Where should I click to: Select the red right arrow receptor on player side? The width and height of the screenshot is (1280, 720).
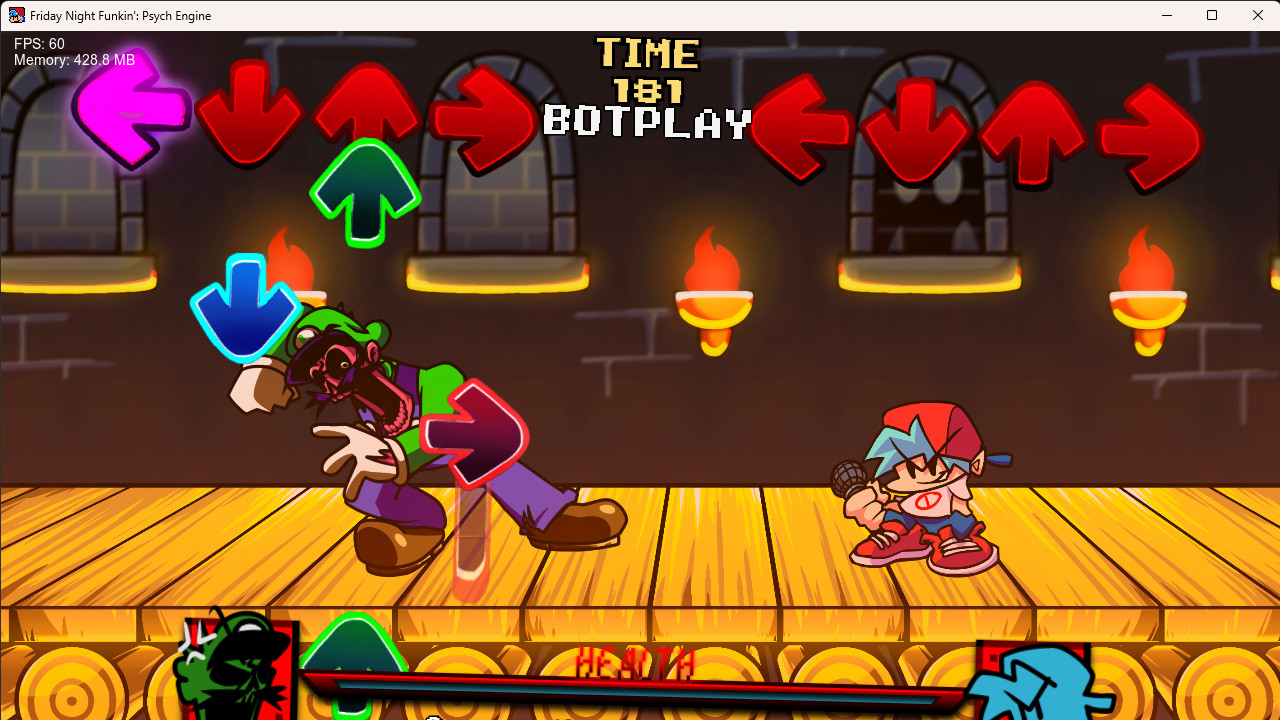1148,130
